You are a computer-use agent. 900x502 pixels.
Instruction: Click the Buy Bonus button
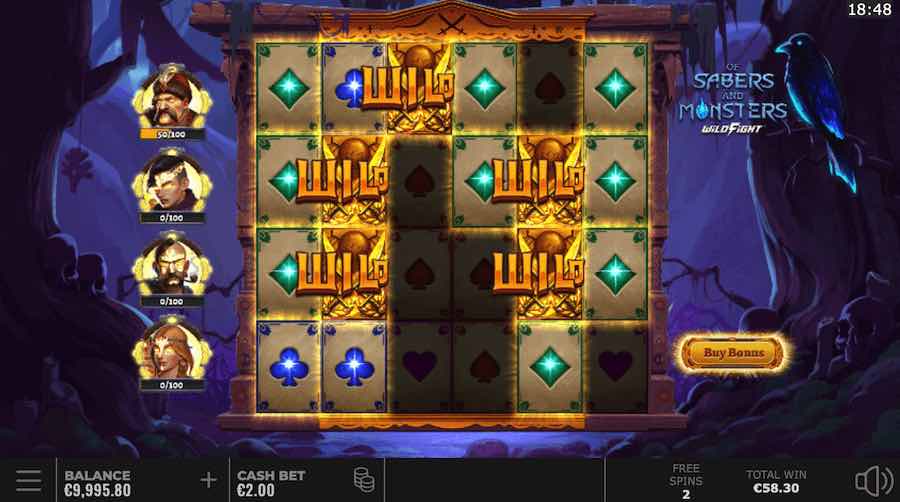tap(733, 352)
